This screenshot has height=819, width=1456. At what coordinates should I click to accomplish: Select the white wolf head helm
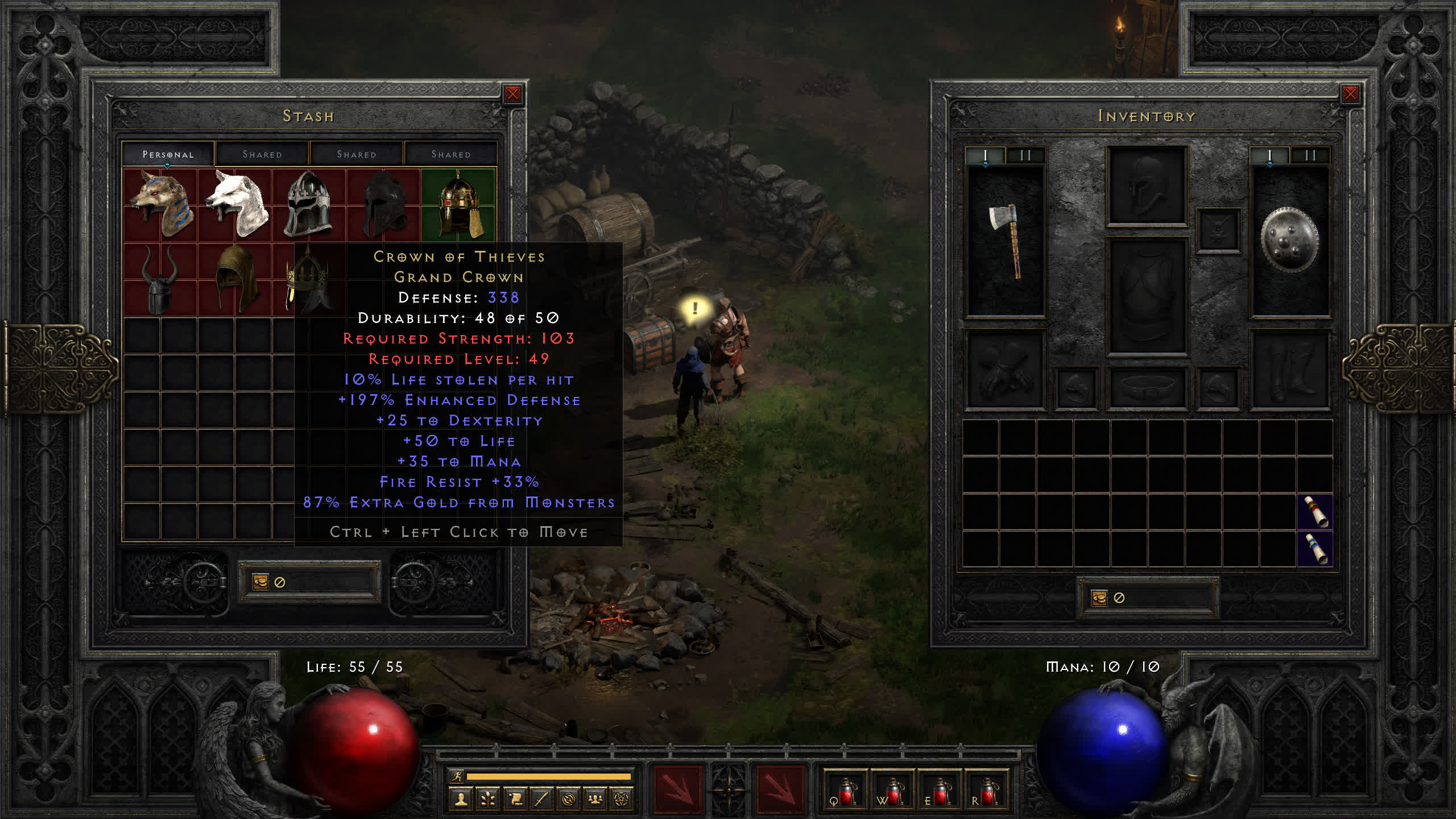tap(237, 204)
